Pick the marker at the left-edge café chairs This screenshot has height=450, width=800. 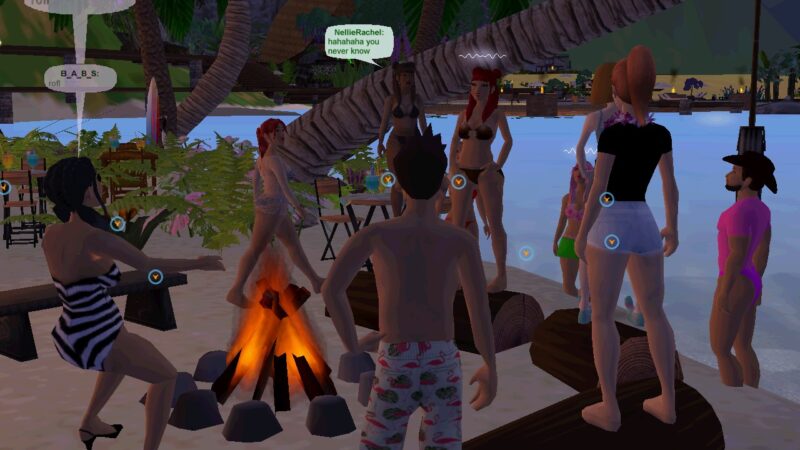(x=4, y=187)
